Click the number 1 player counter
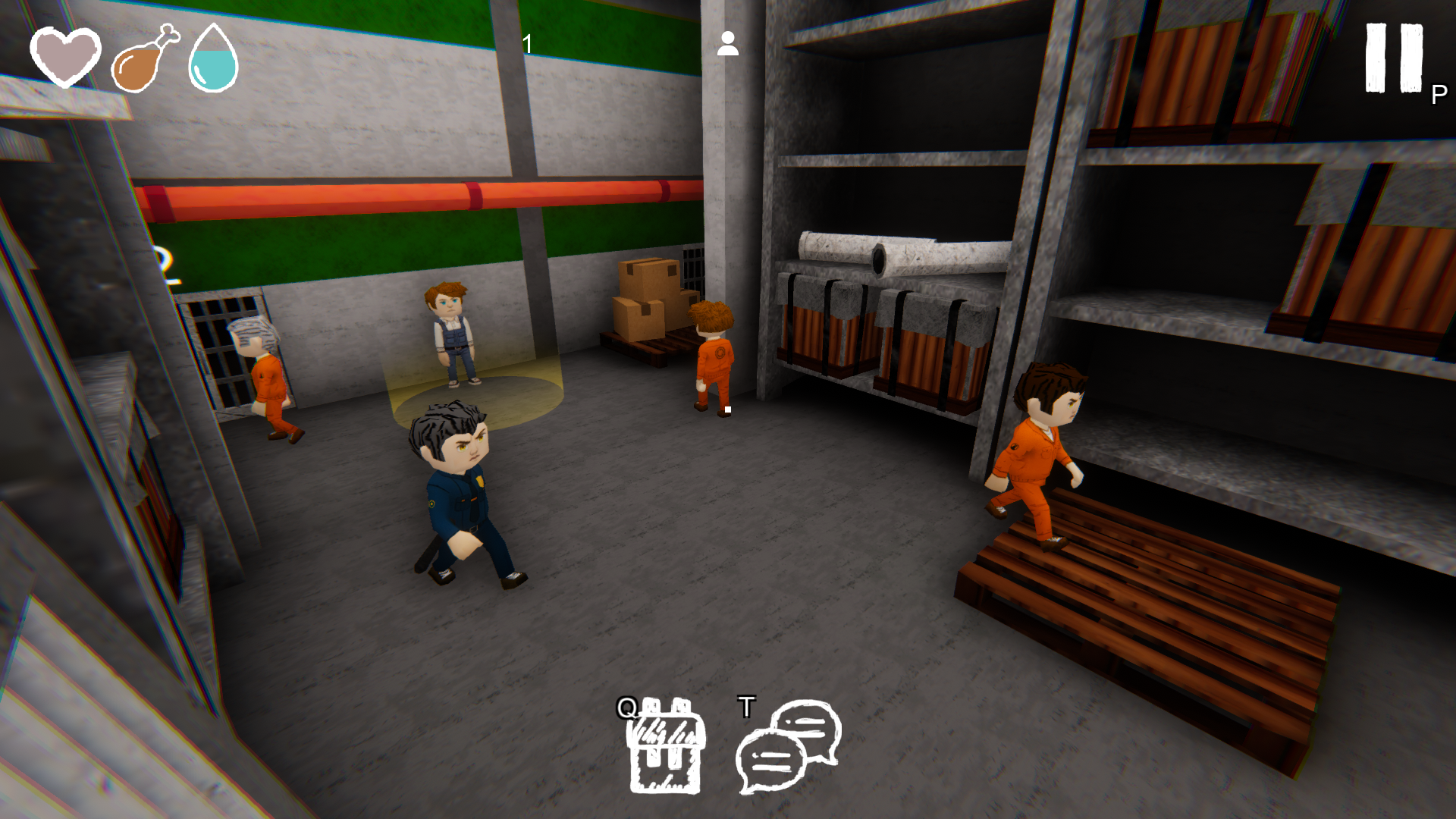This screenshot has height=819, width=1456. (526, 43)
